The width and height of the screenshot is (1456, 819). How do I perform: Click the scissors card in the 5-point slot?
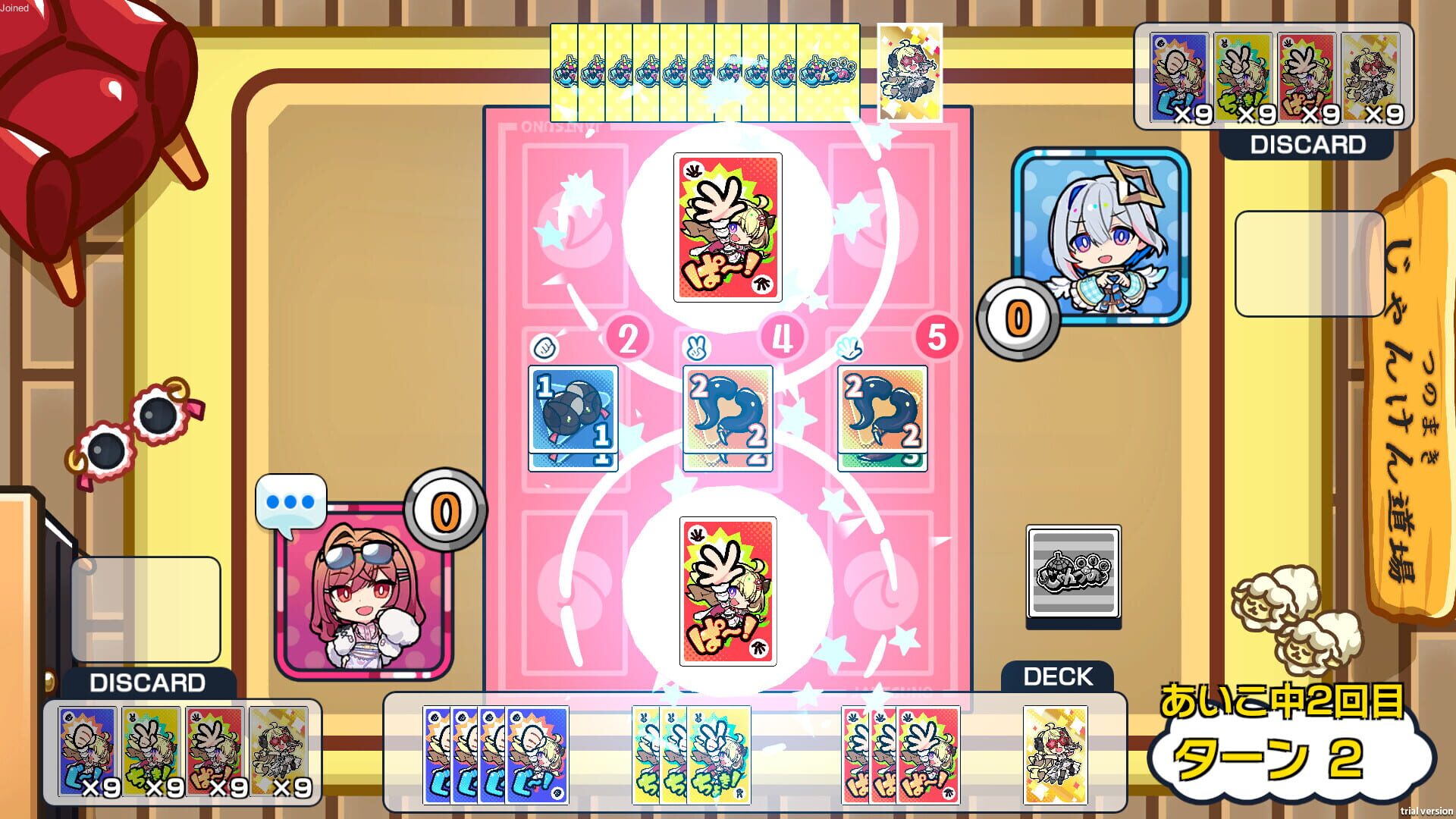[x=882, y=416]
